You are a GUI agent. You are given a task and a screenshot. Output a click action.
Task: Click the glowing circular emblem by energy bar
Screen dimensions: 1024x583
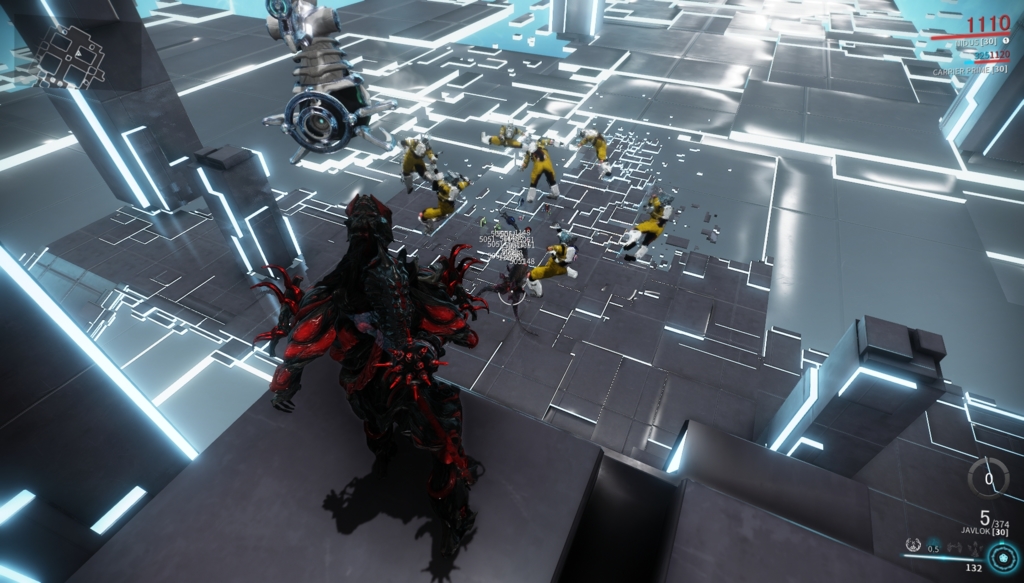[x=1003, y=555]
